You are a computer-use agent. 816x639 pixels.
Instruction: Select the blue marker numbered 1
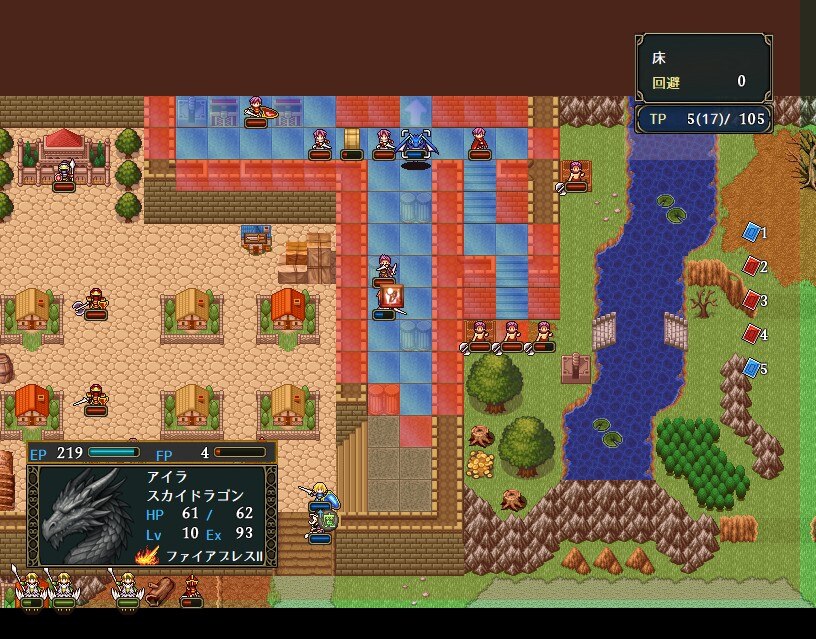pyautogui.click(x=752, y=233)
